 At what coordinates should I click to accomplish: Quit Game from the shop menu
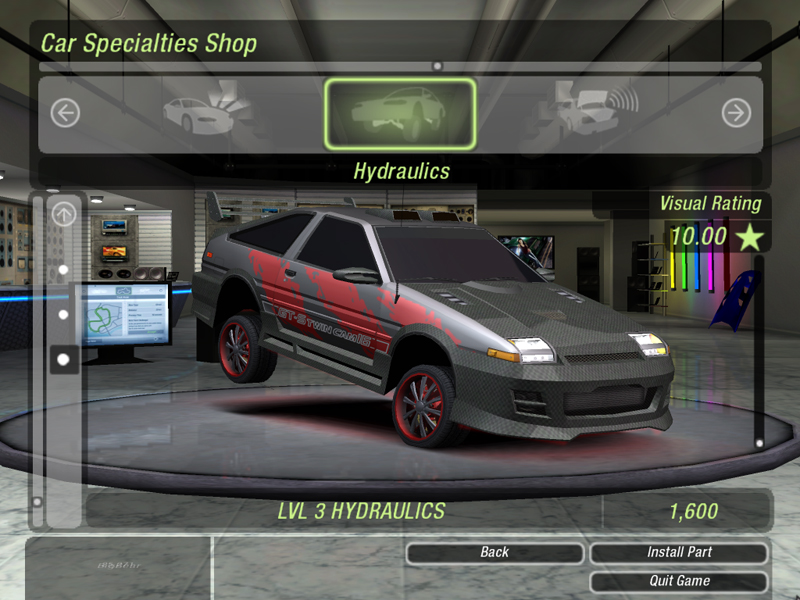coord(679,581)
